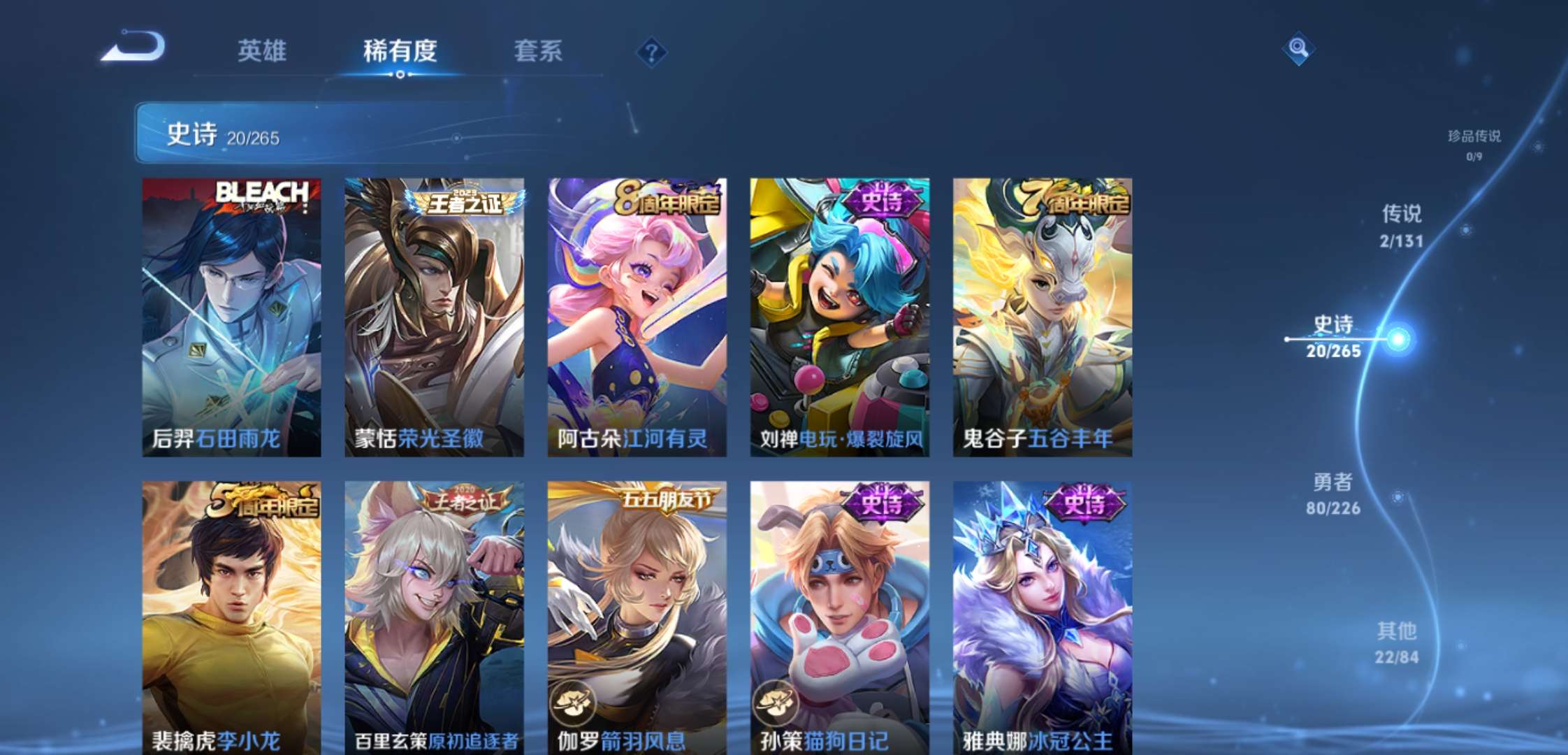Open the search magnifier at top right
1568x755 pixels.
(x=1298, y=49)
